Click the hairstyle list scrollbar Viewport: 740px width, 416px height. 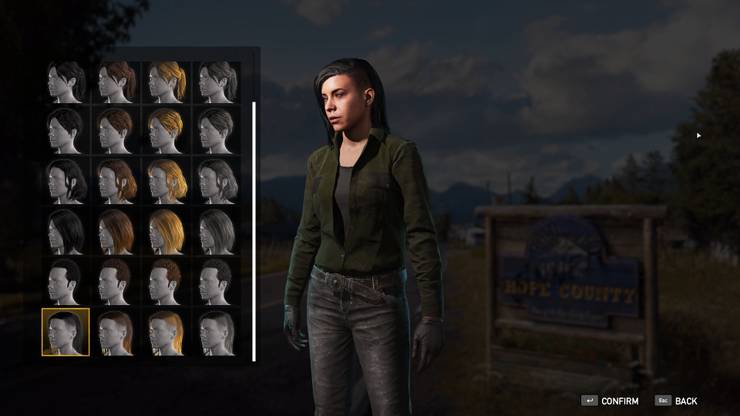254,230
